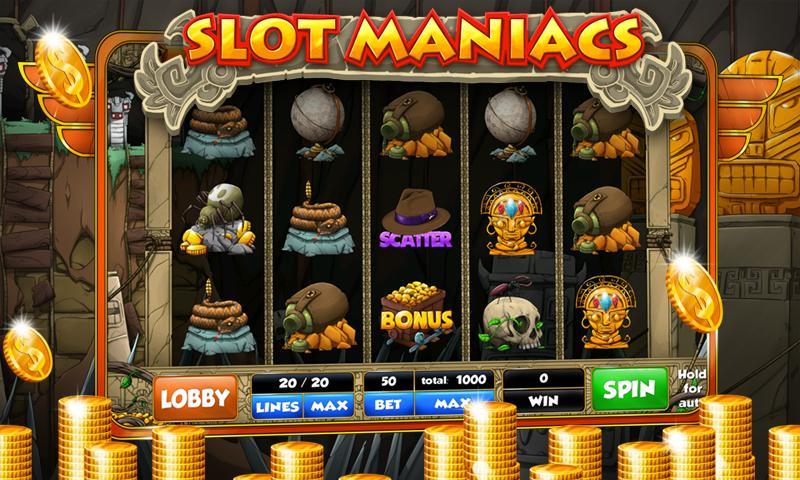Return to the Lobby

click(x=195, y=398)
